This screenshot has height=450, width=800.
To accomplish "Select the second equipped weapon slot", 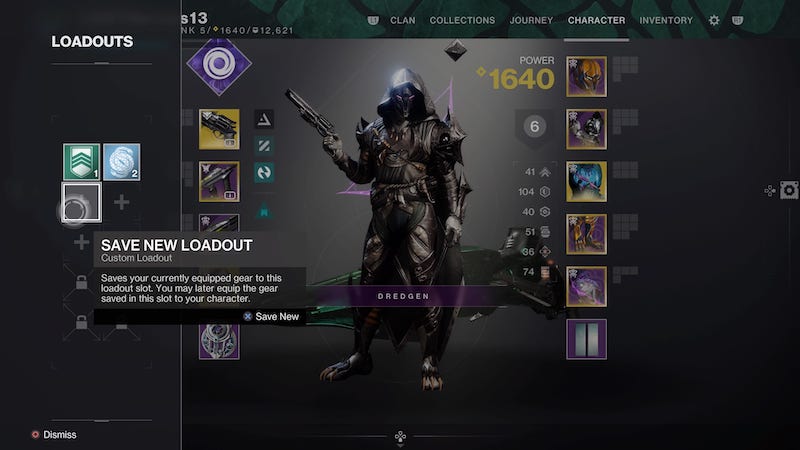I will click(219, 182).
